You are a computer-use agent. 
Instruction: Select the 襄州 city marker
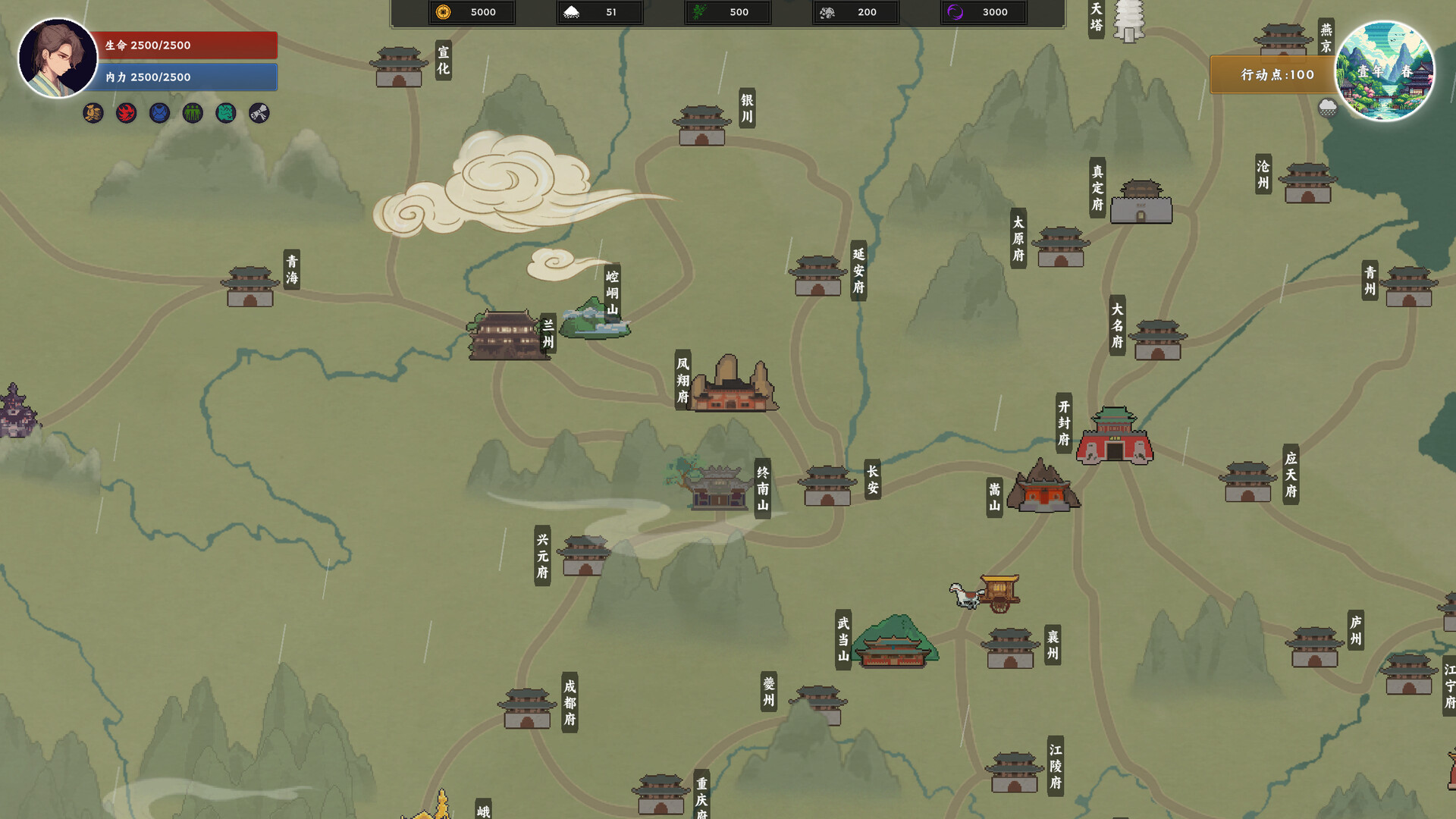[x=1010, y=648]
